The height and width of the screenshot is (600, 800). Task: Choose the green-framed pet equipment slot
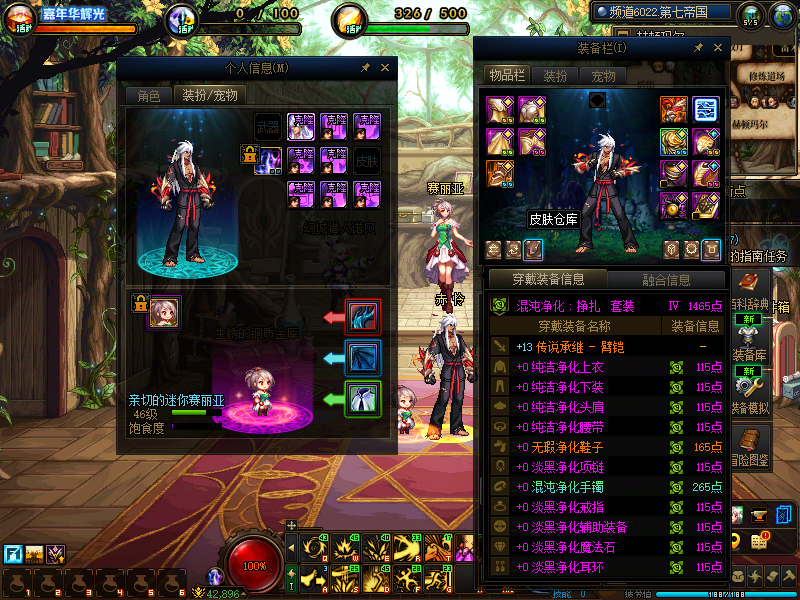pyautogui.click(x=362, y=398)
